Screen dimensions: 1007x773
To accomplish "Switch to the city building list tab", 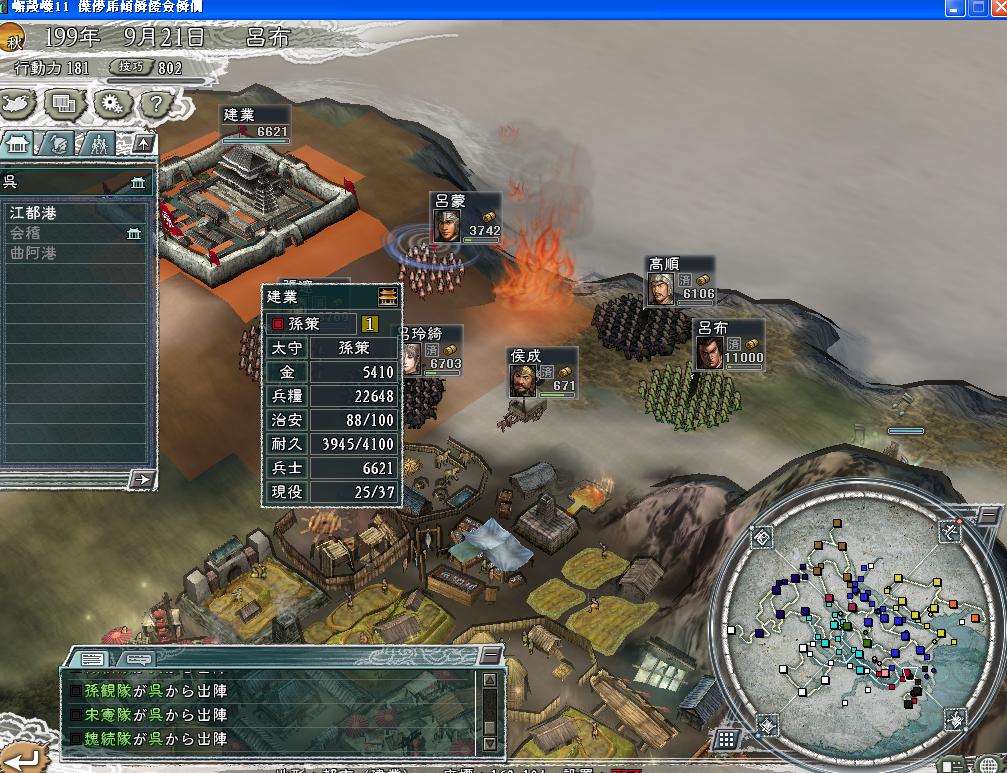I will [19, 143].
